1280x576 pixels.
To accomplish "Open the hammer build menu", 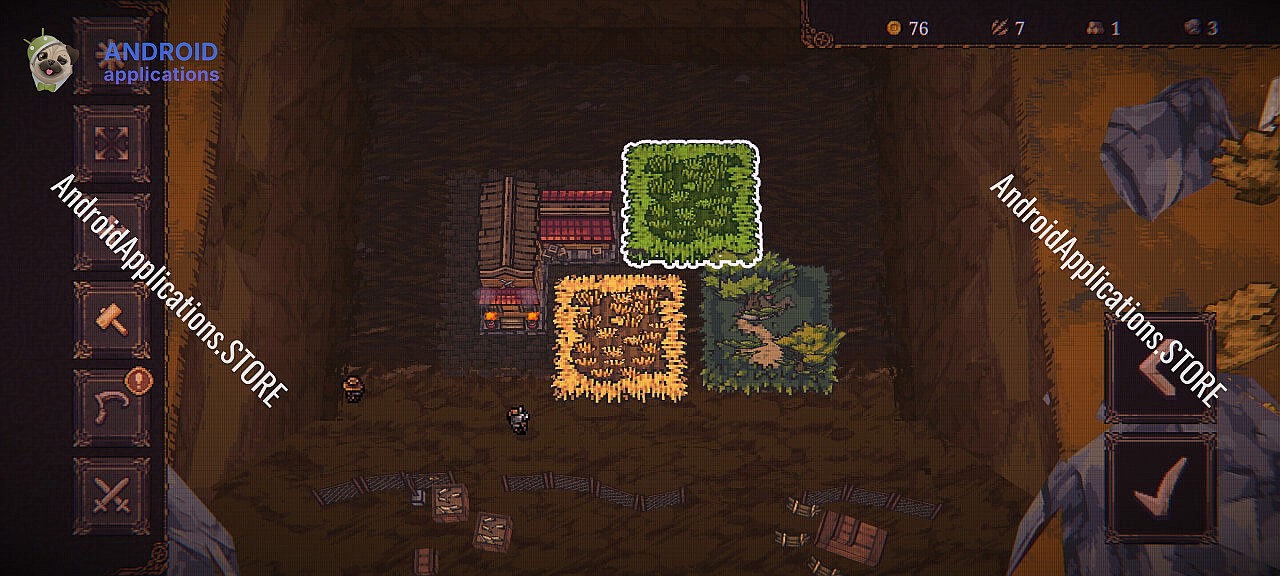I will [111, 320].
